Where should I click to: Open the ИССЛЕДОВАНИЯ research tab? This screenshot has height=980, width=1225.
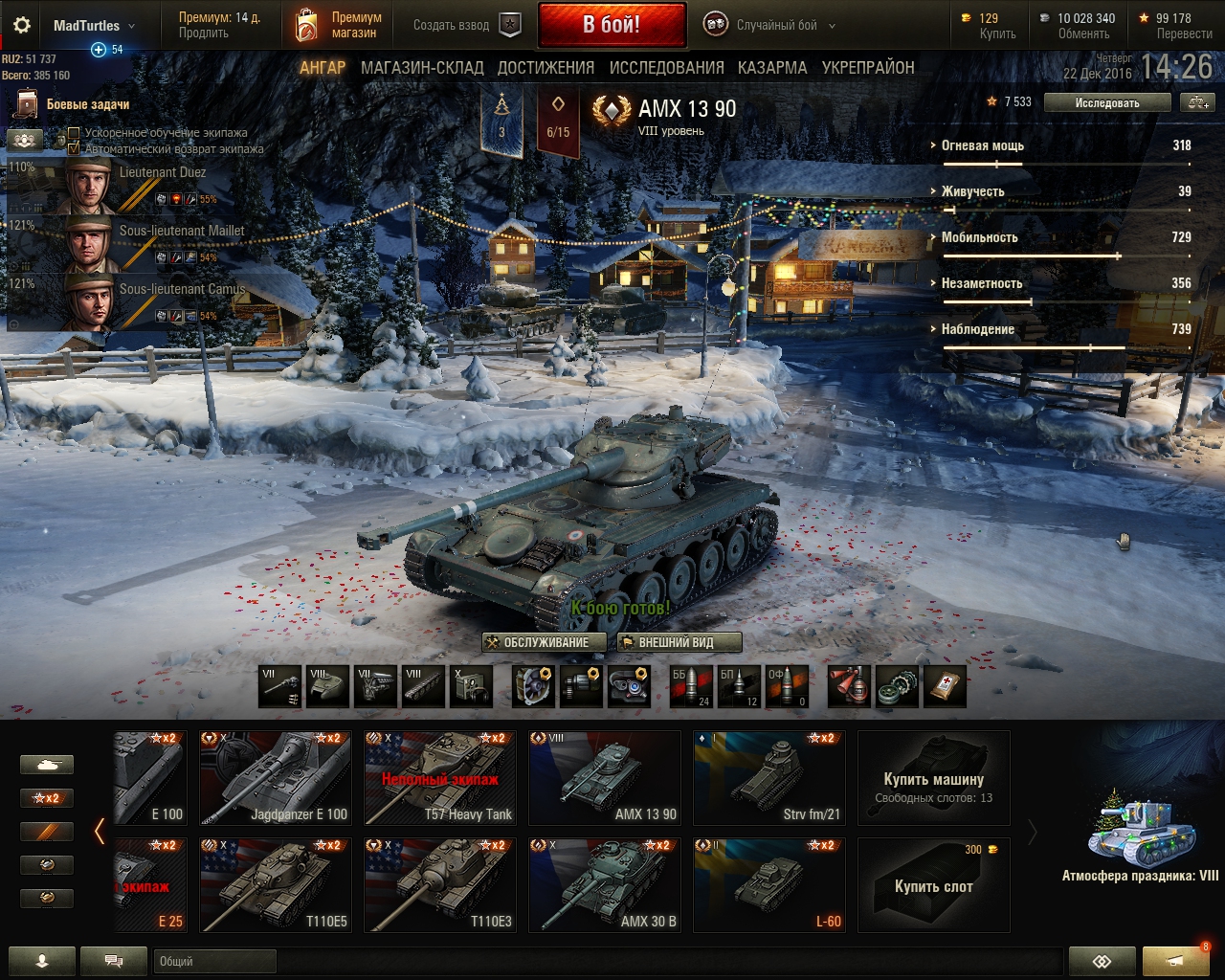666,68
